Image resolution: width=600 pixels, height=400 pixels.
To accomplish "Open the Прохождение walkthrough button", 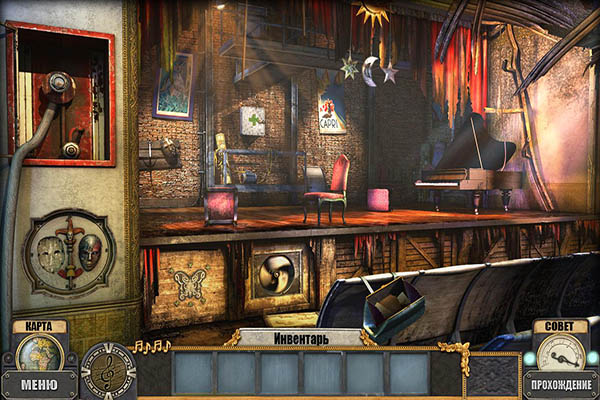I will tap(560, 384).
